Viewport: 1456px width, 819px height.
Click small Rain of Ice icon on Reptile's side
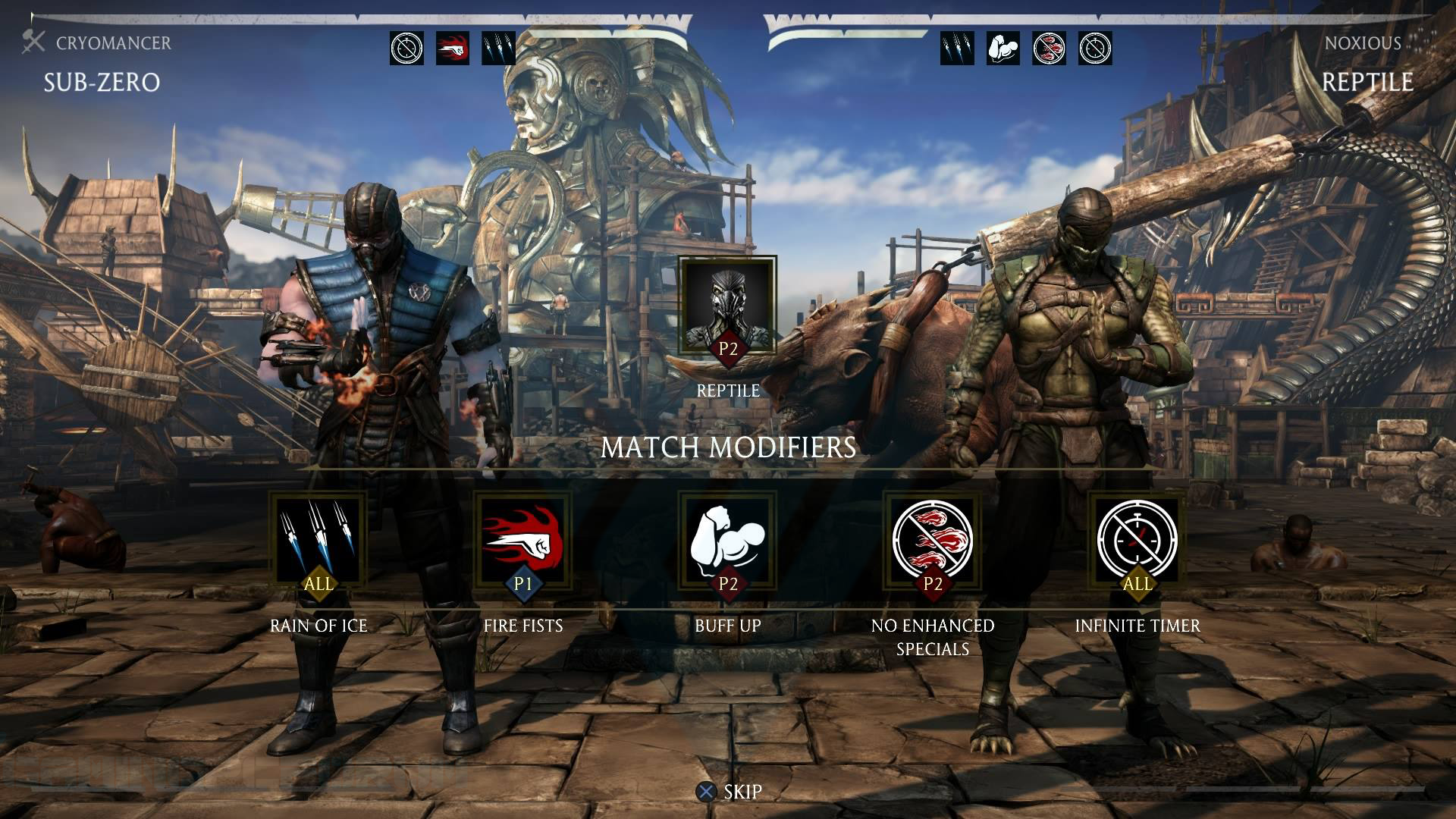pyautogui.click(x=957, y=49)
